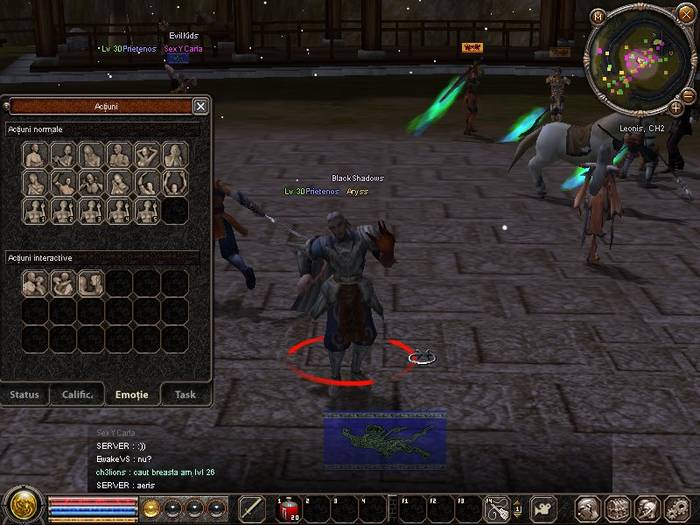The width and height of the screenshot is (700, 525).
Task: Open the large map with the M button
Action: coord(598,16)
